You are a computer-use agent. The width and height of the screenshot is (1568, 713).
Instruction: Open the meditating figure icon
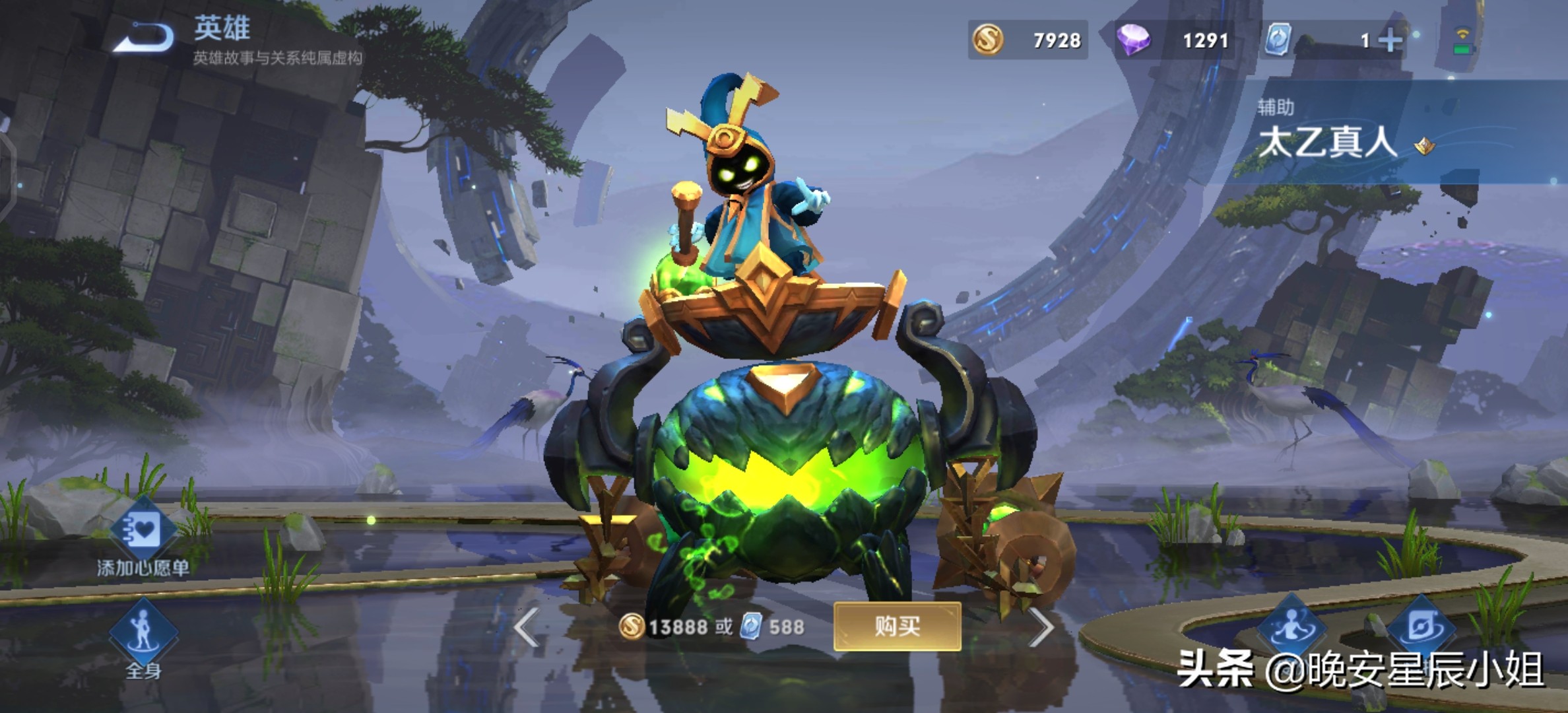pos(1291,627)
